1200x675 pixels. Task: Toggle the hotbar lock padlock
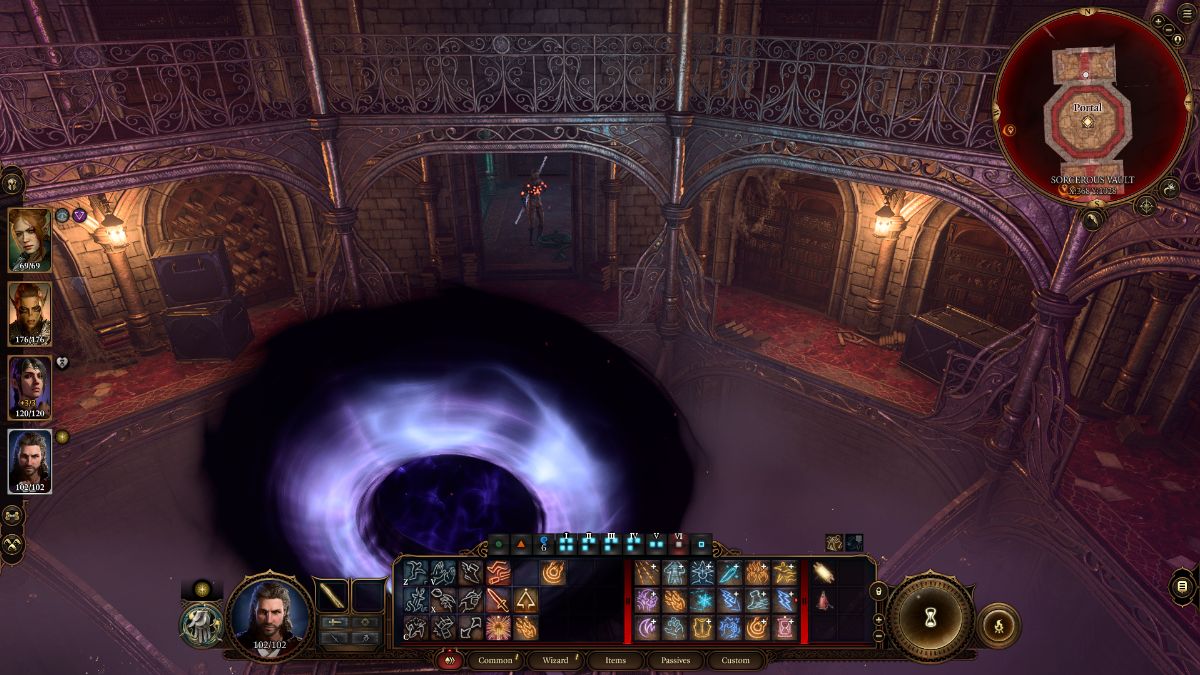879,593
